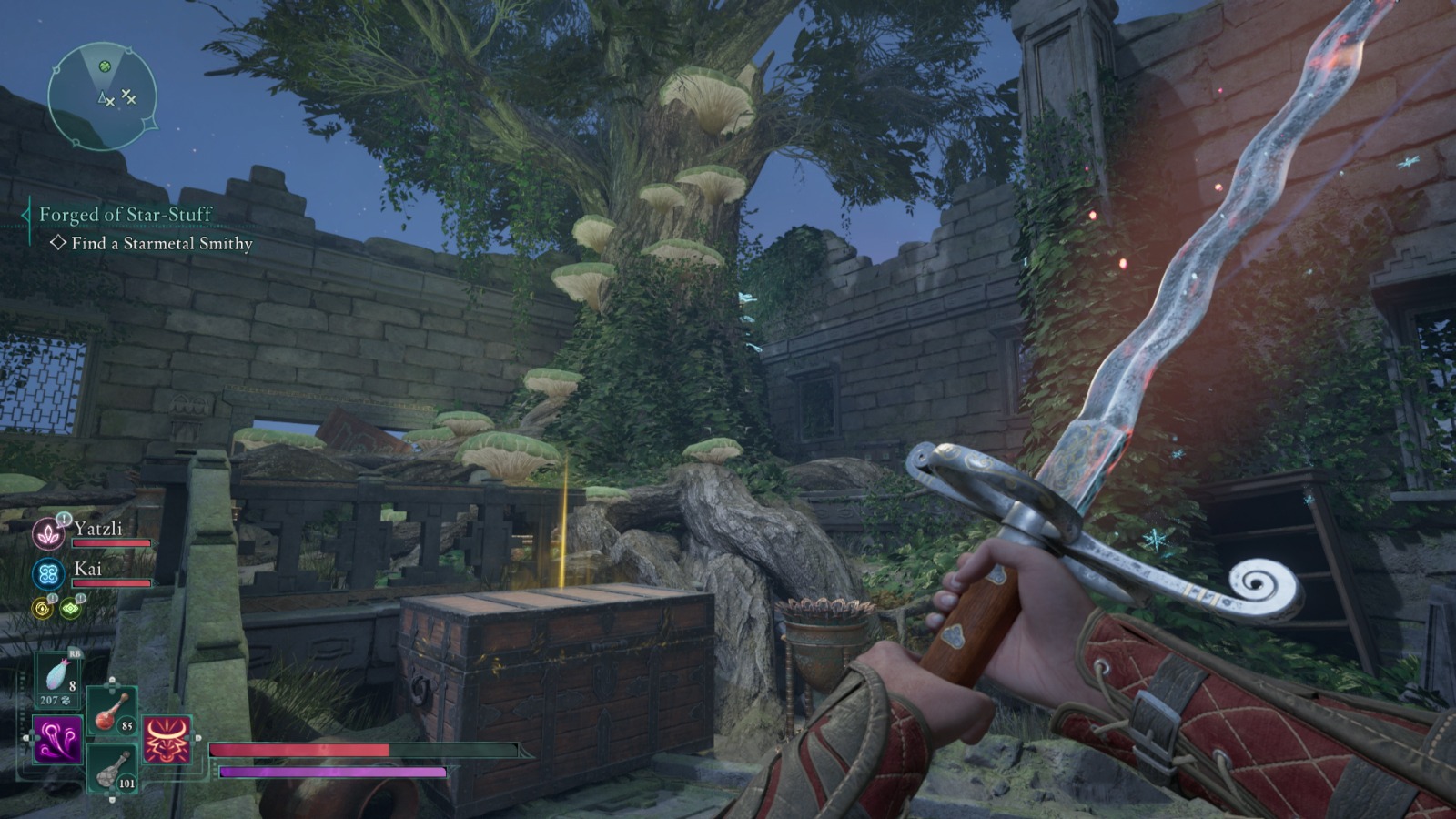Activate the purple swirling magic ability
1456x819 pixels.
tap(57, 739)
